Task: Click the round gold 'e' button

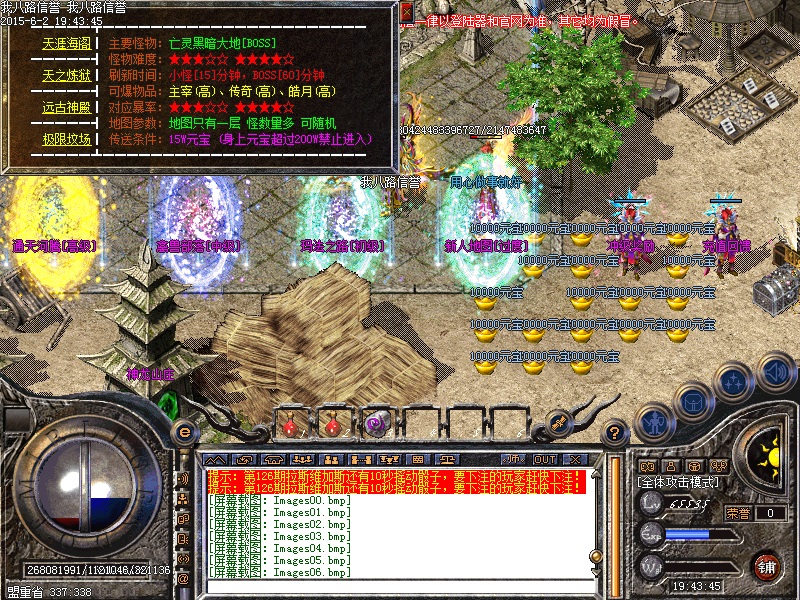Action: (184, 433)
